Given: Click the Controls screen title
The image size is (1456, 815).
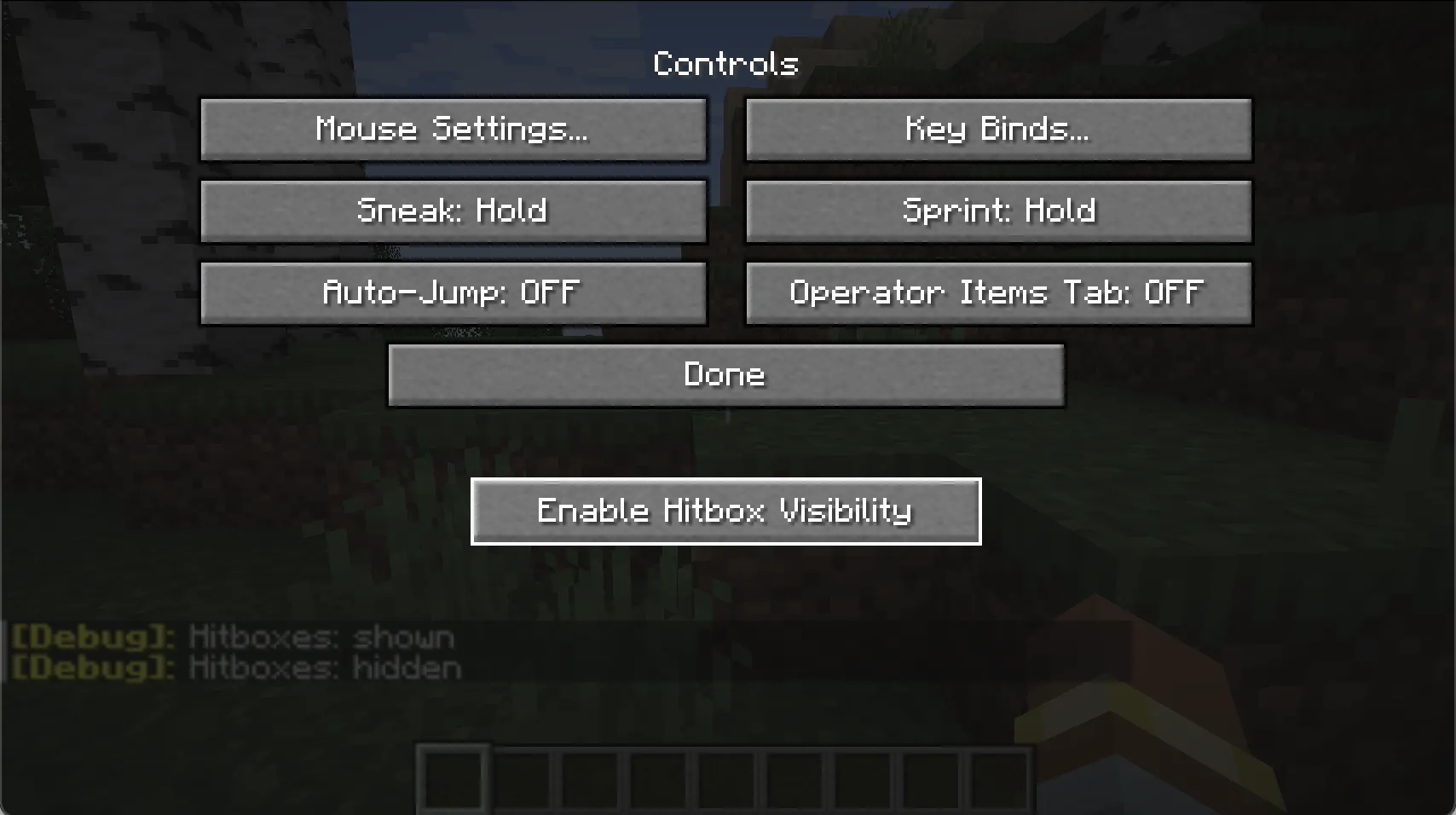Looking at the screenshot, I should pos(725,63).
